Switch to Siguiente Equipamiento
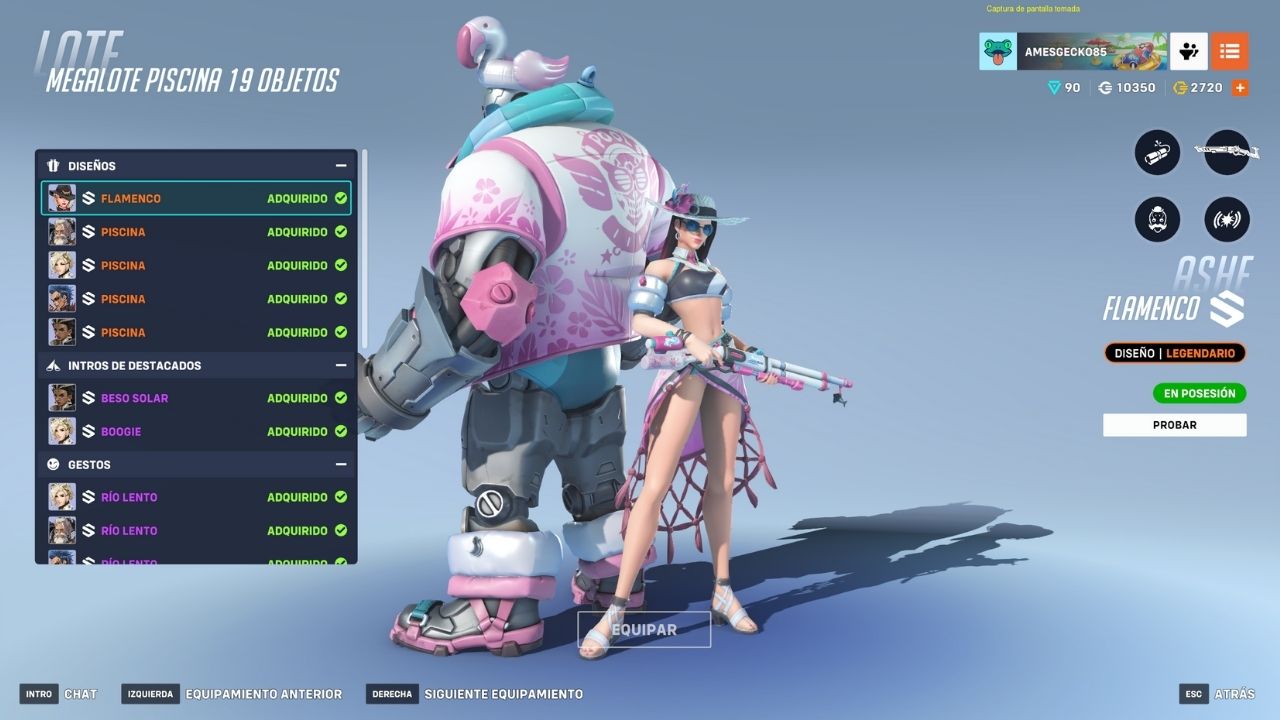1280x720 pixels. (475, 694)
